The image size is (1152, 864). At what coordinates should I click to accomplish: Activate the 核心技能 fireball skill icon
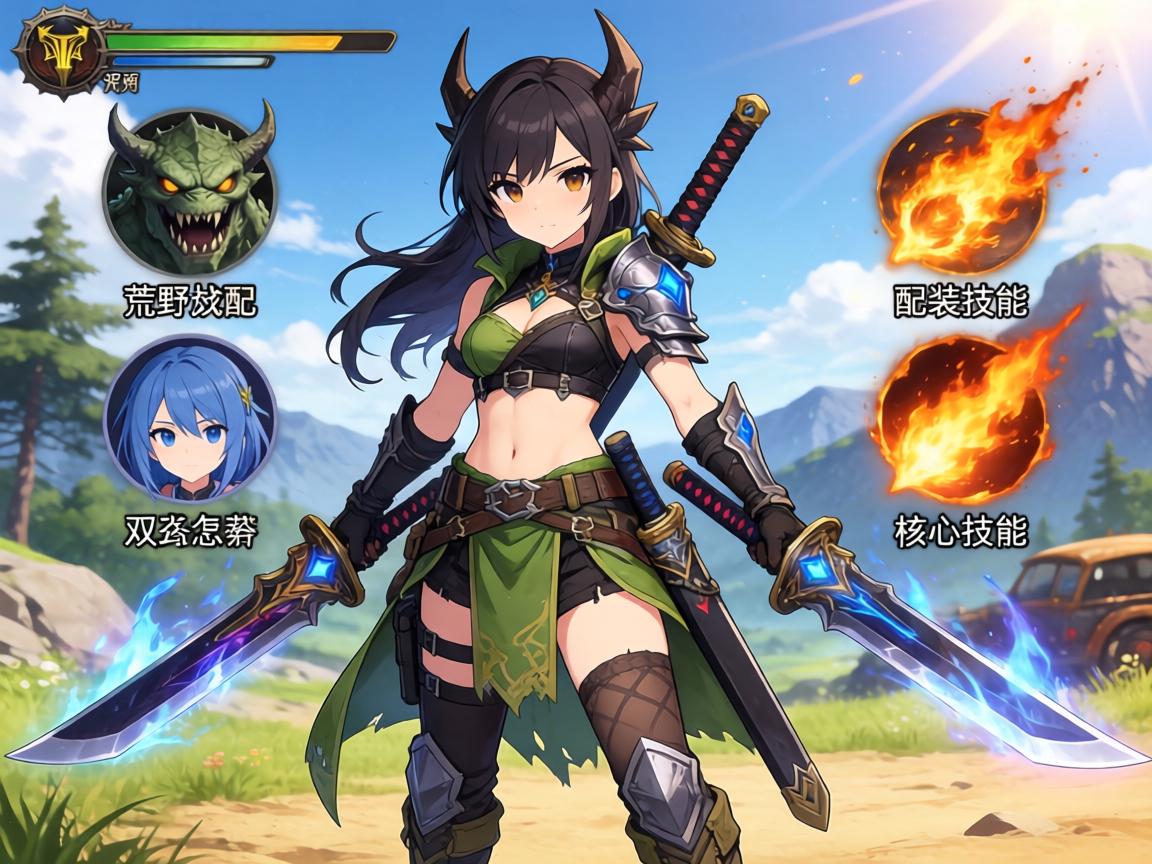tap(960, 418)
